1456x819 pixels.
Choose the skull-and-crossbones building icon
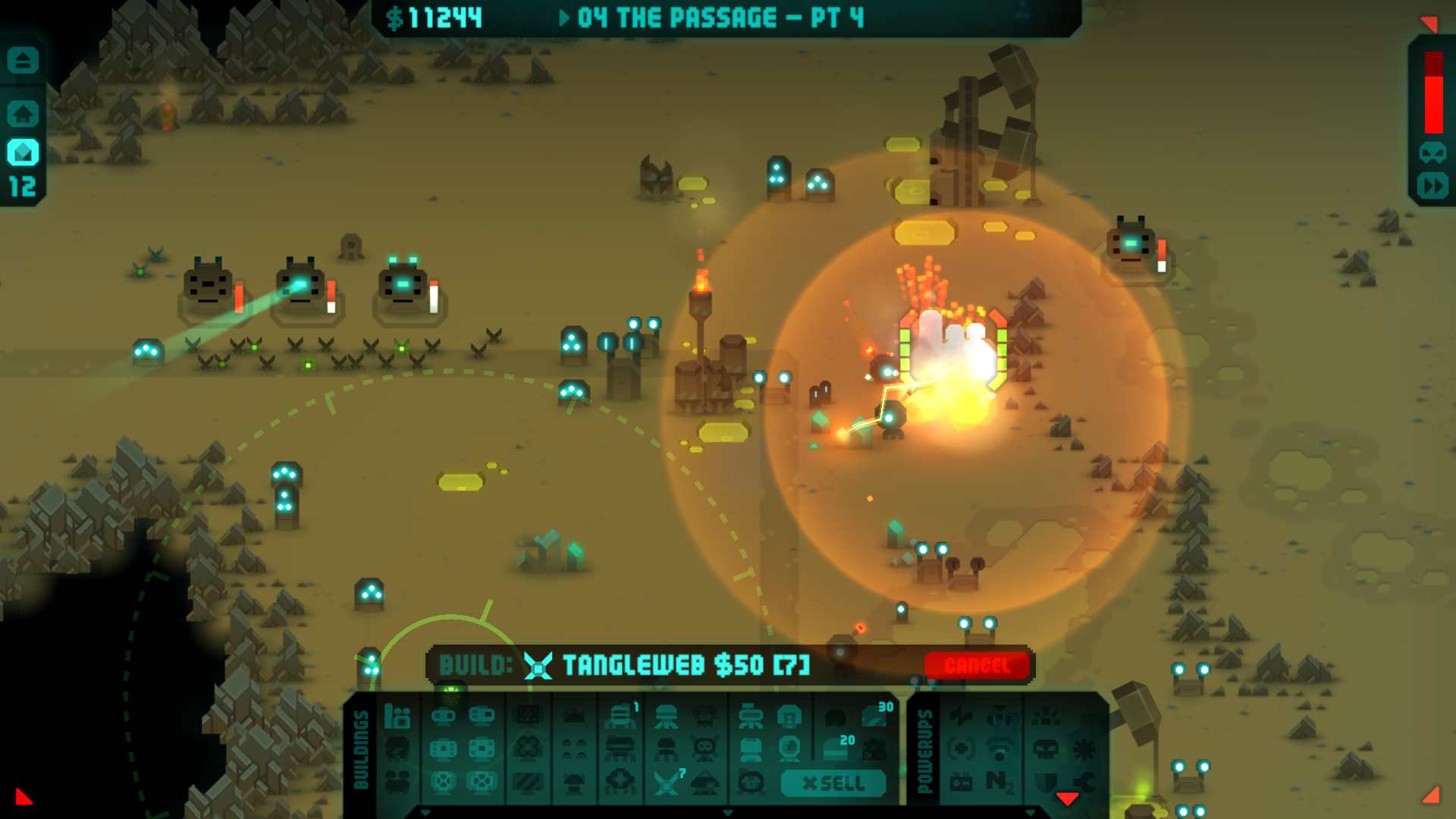coord(705,749)
